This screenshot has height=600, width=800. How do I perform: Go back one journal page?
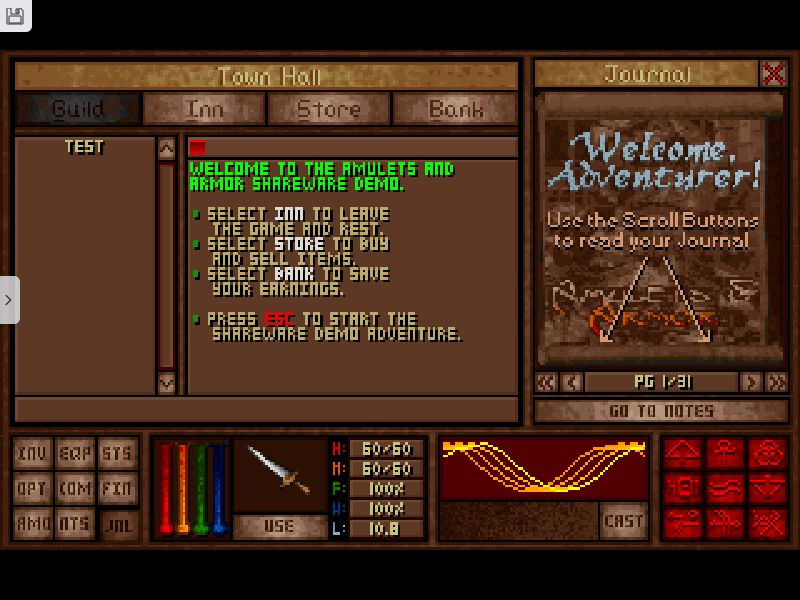pos(571,382)
